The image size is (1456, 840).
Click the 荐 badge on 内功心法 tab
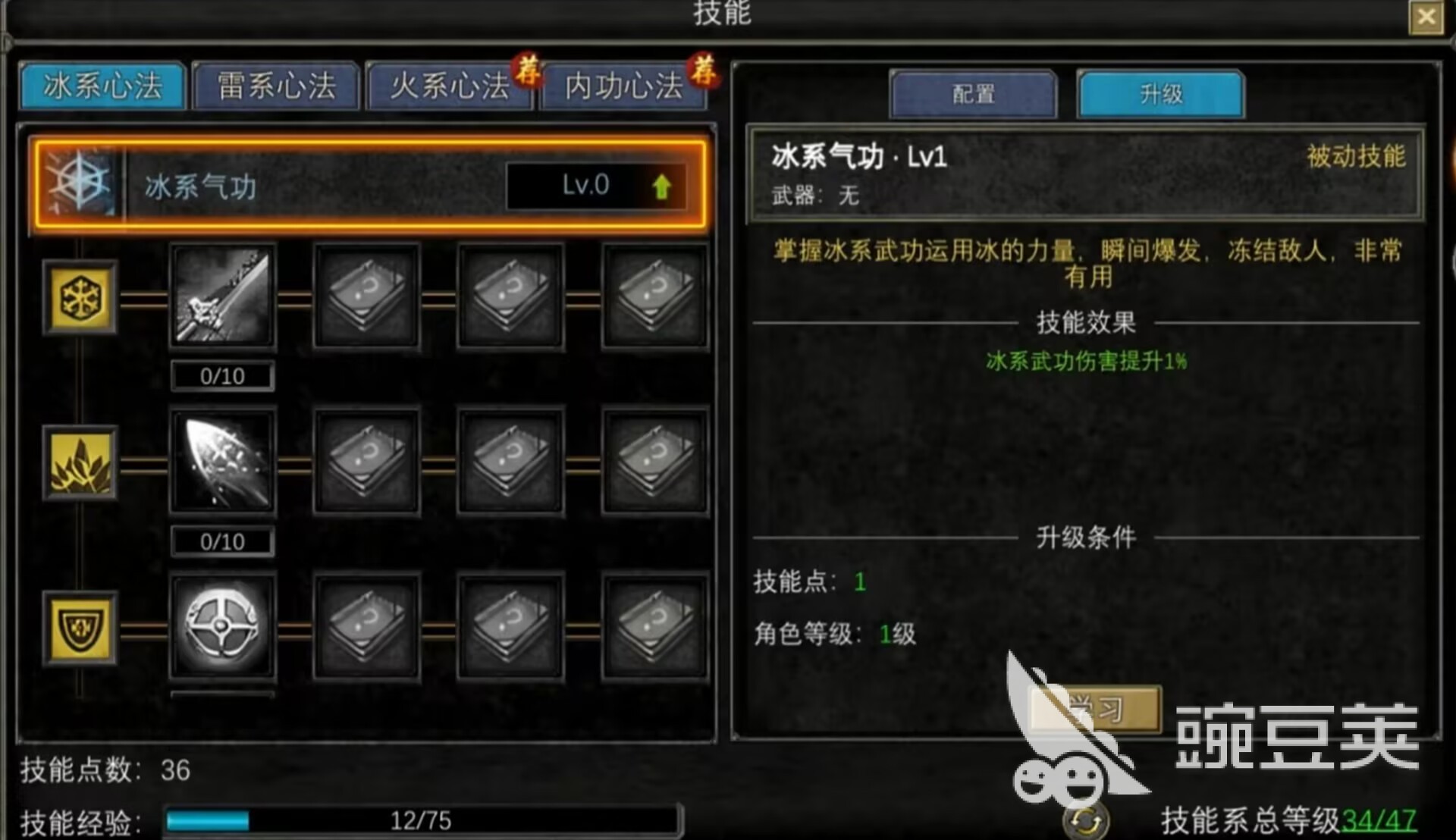pyautogui.click(x=704, y=73)
